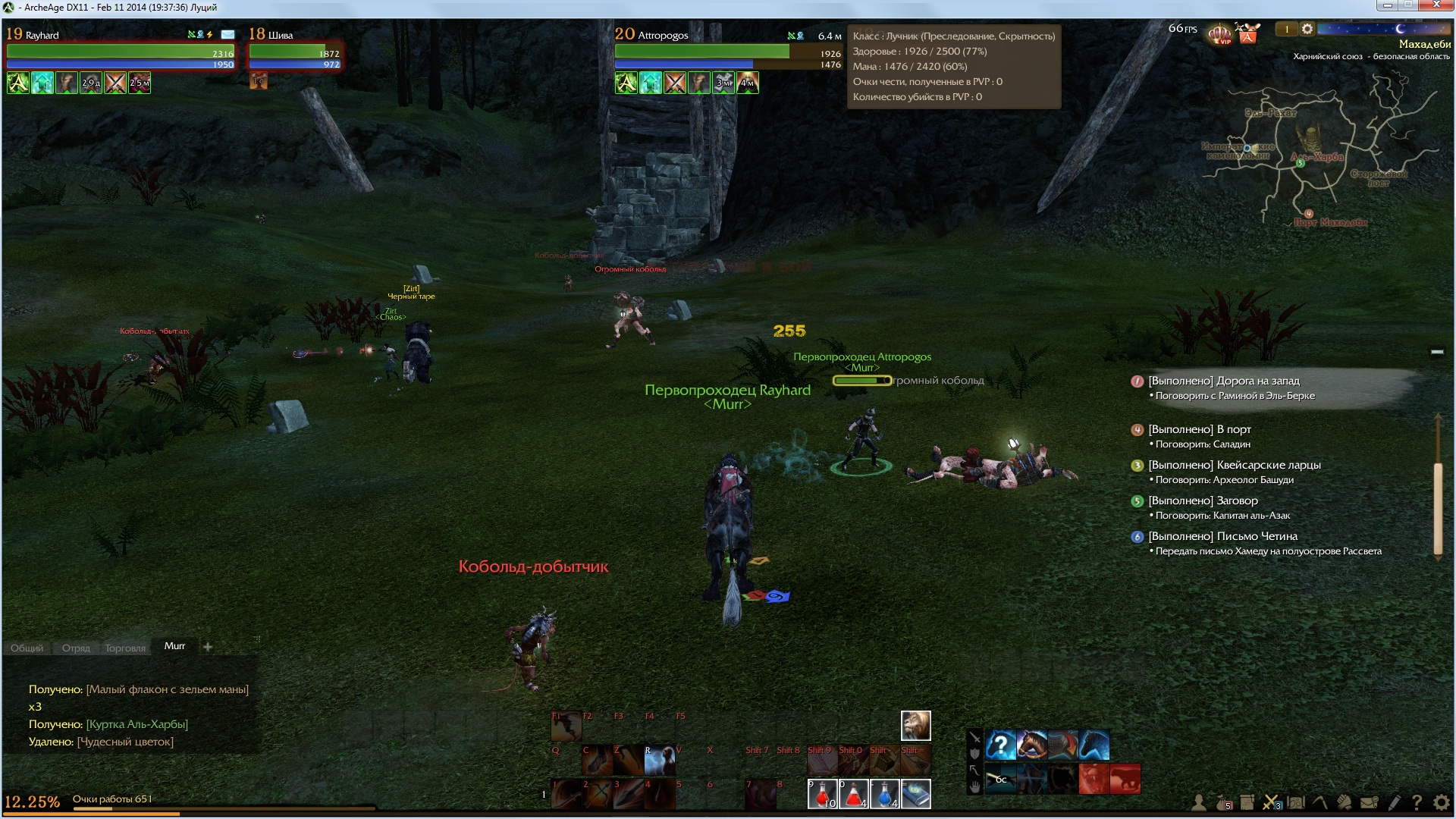Activate the lion pet portrait icon

[x=915, y=726]
